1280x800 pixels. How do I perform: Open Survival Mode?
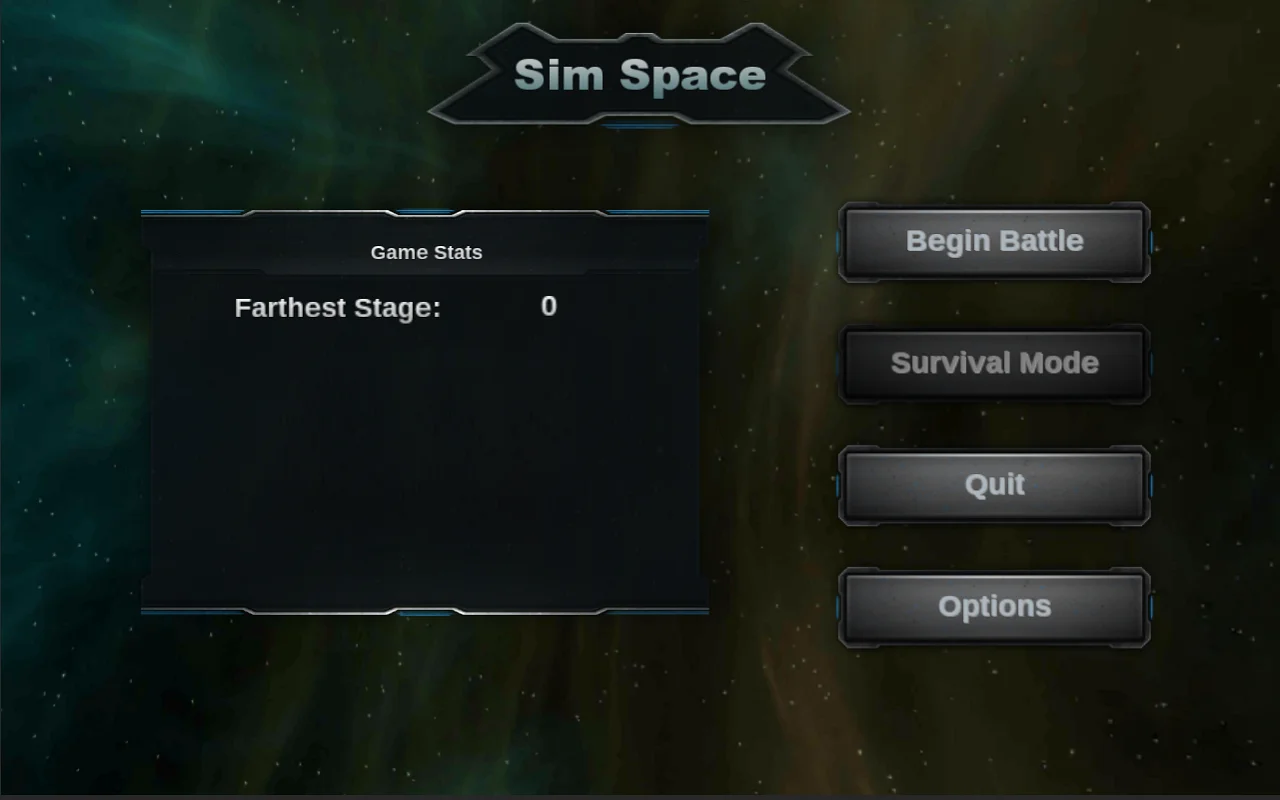point(993,363)
